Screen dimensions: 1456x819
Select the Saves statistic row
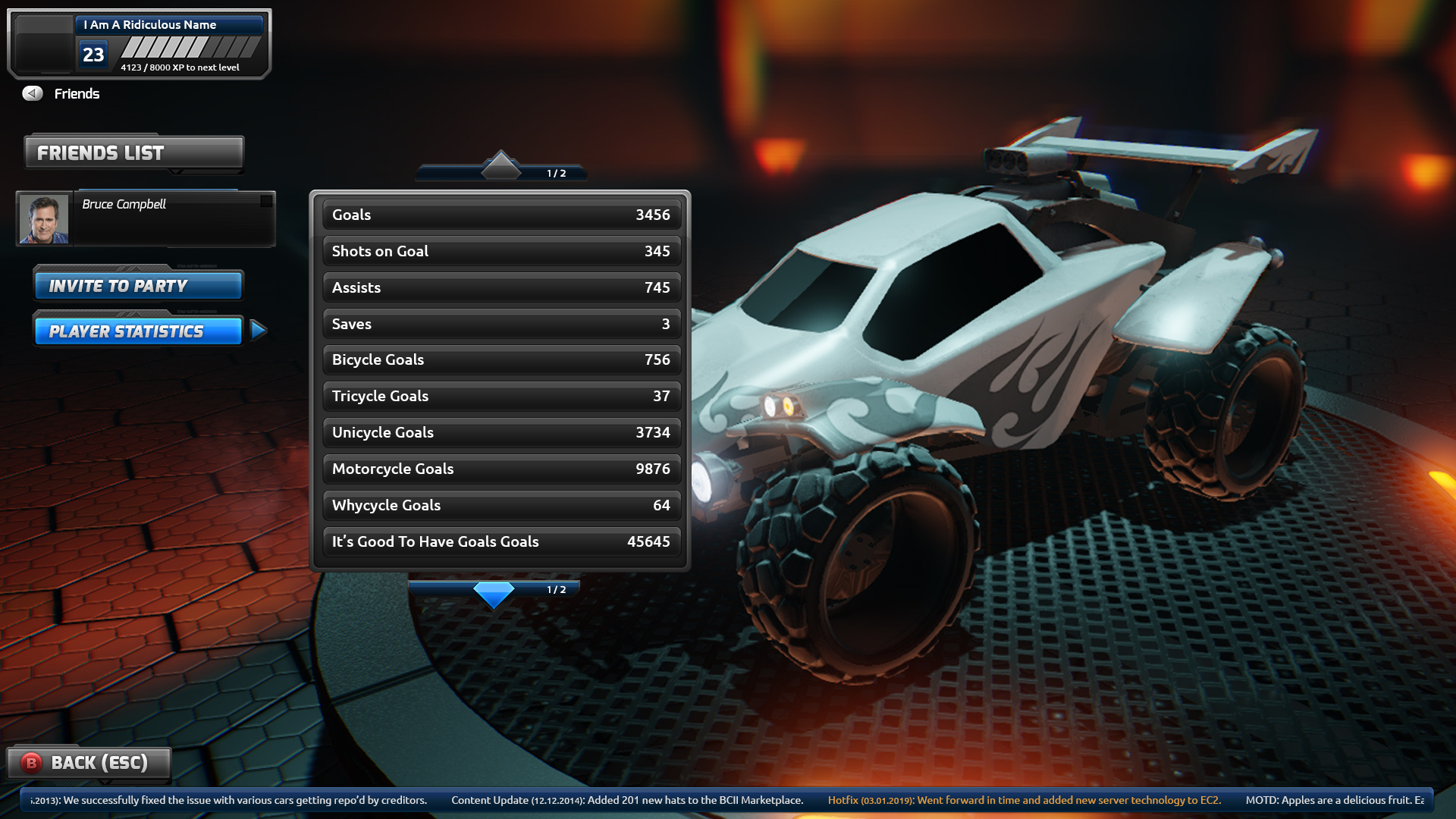click(x=500, y=324)
